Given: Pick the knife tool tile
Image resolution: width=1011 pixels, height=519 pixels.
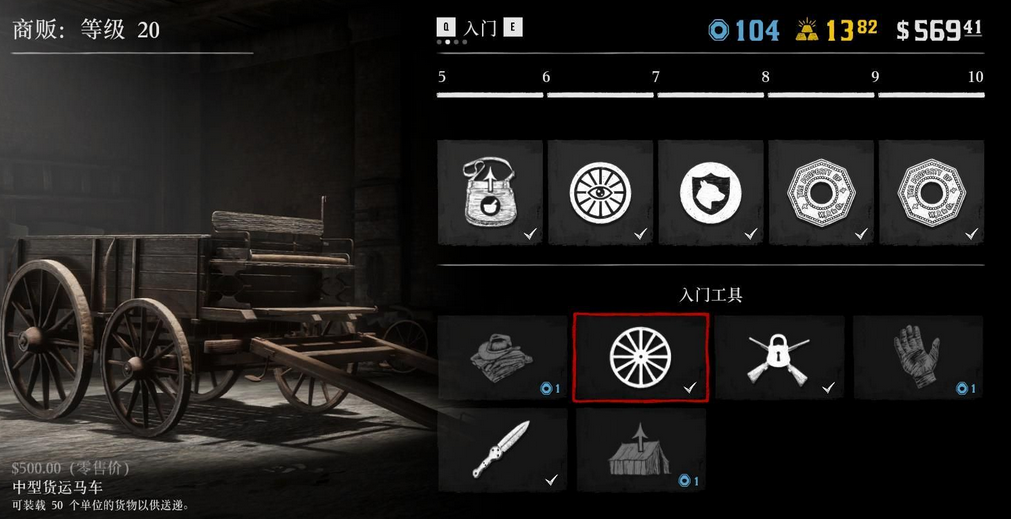Looking at the screenshot, I should pyautogui.click(x=503, y=450).
